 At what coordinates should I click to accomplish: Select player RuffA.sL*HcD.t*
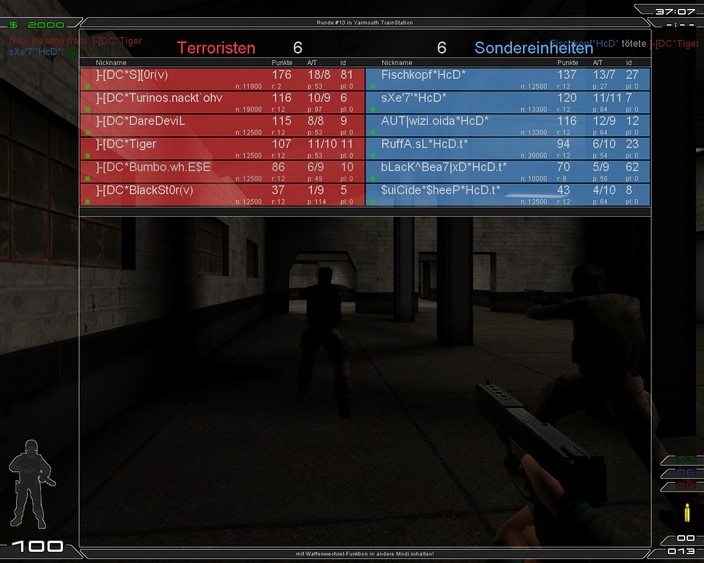point(508,148)
